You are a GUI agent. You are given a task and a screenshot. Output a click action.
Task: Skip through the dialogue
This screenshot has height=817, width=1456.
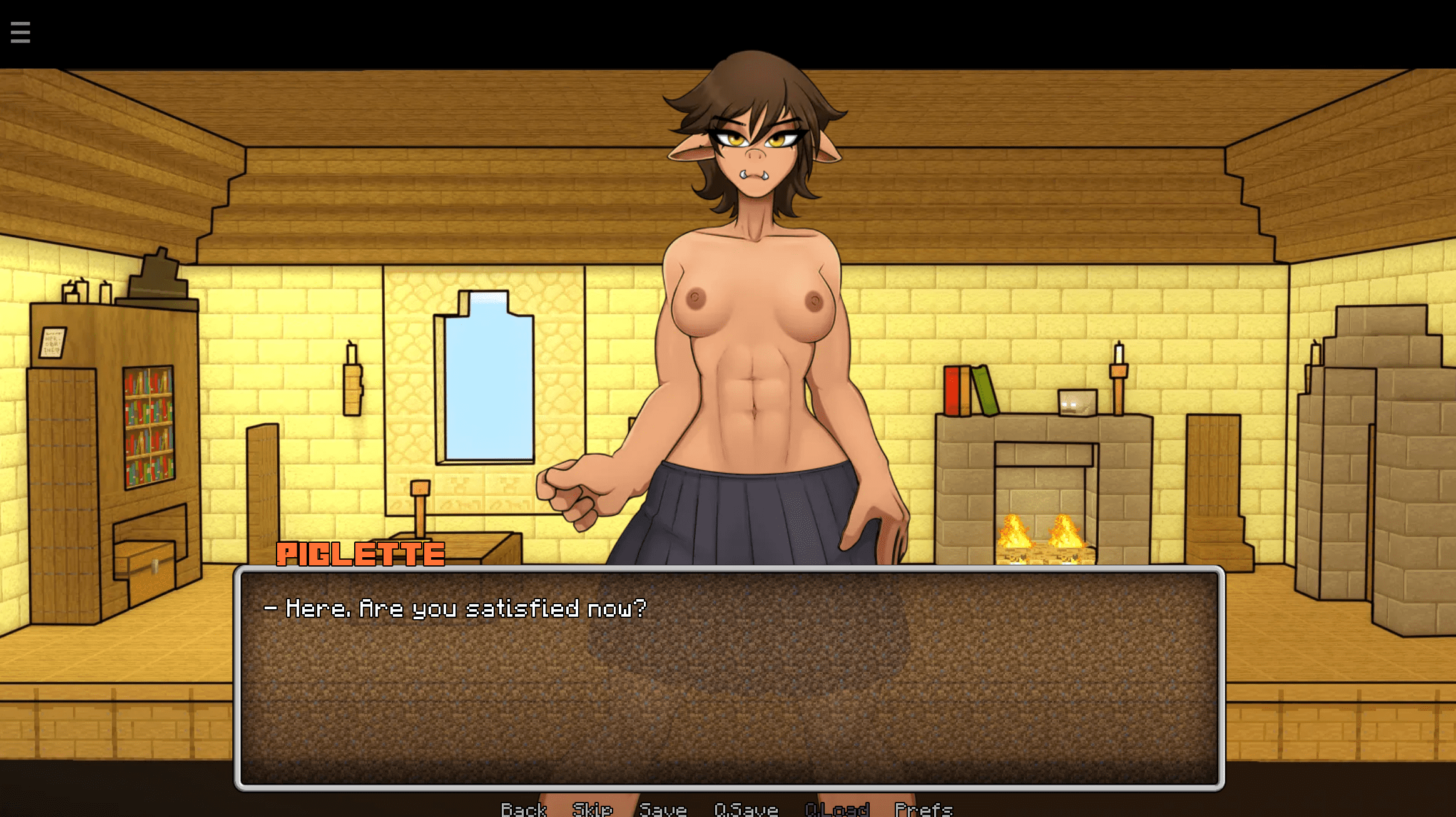click(x=592, y=809)
